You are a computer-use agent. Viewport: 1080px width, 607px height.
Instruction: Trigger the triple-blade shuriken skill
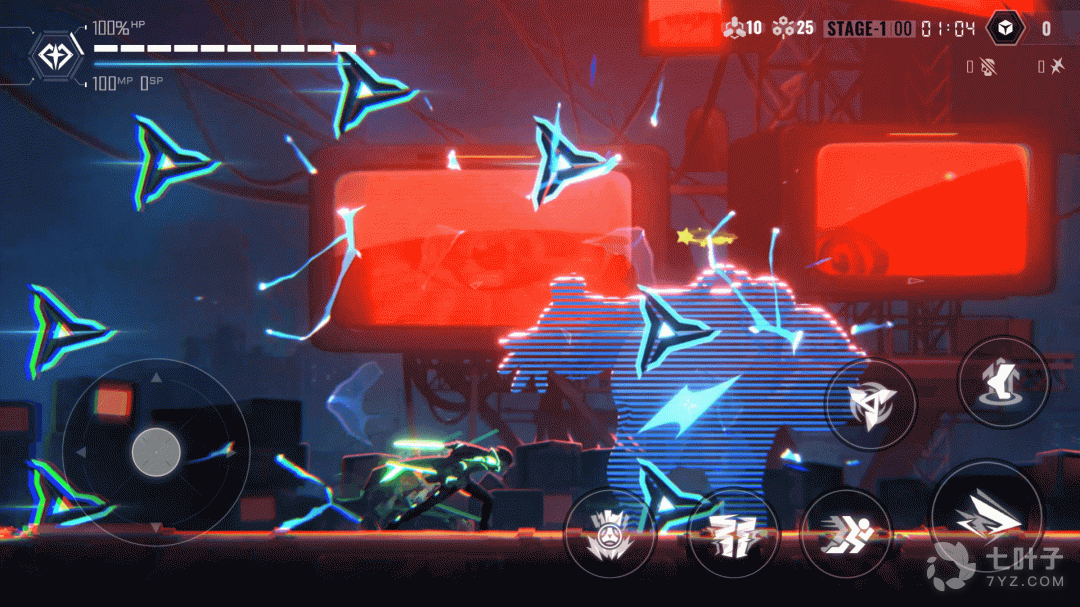pos(869,403)
